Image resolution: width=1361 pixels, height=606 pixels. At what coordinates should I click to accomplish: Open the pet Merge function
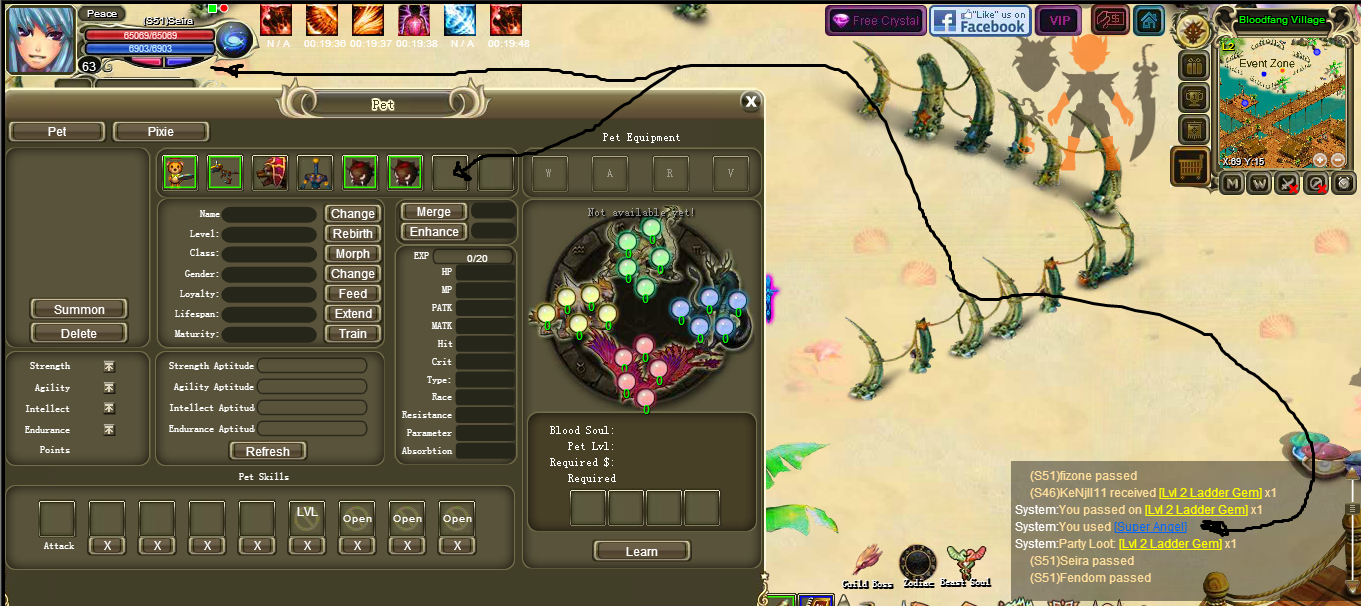(433, 212)
